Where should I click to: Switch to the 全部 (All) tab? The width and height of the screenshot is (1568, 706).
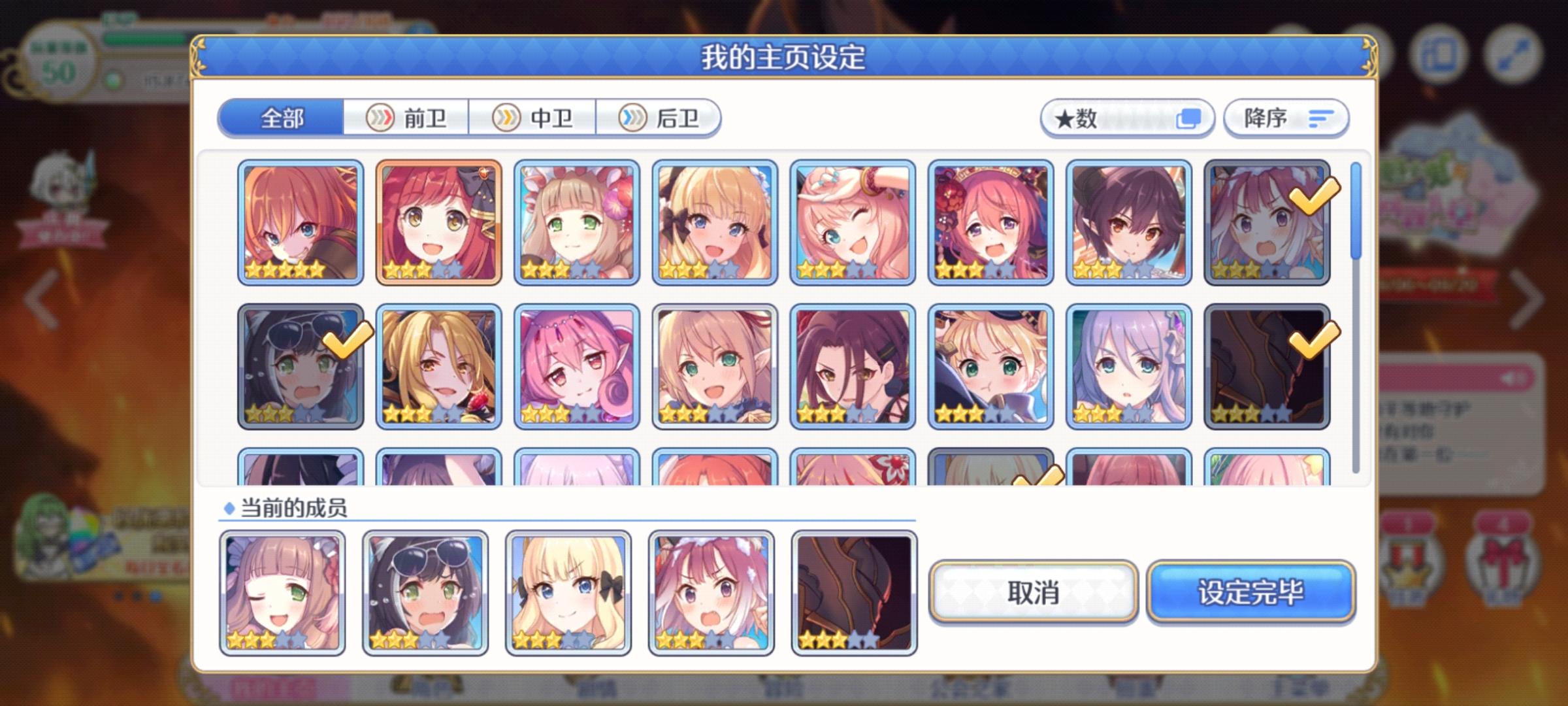tap(282, 118)
